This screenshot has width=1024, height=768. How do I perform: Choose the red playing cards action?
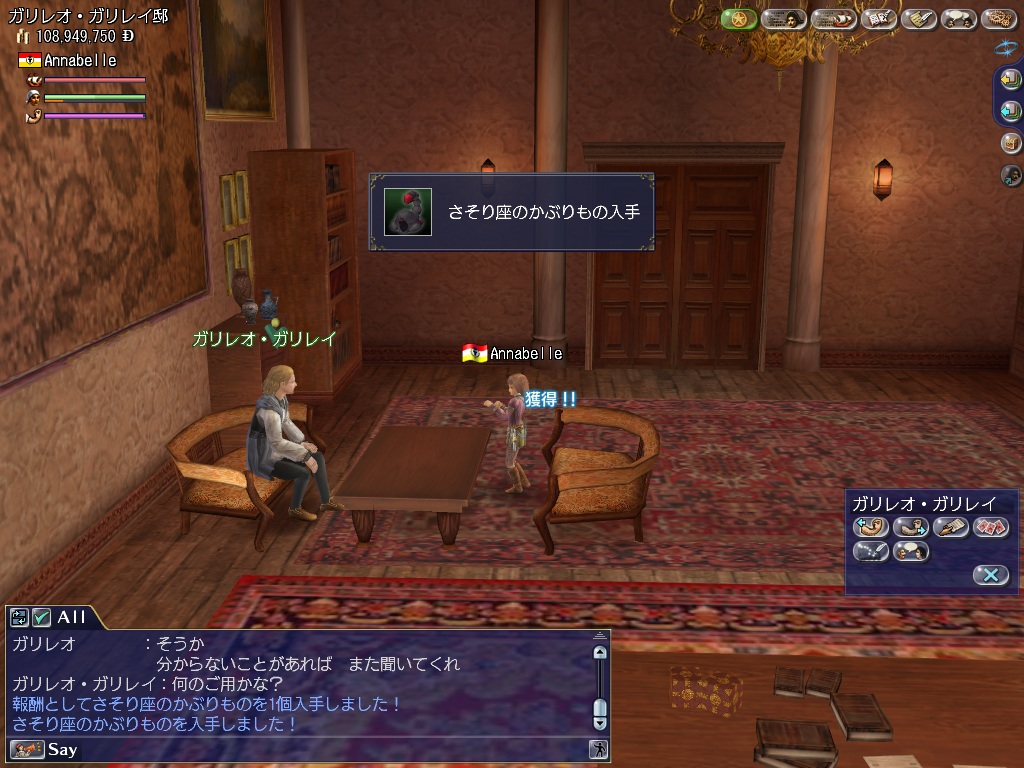[990, 527]
